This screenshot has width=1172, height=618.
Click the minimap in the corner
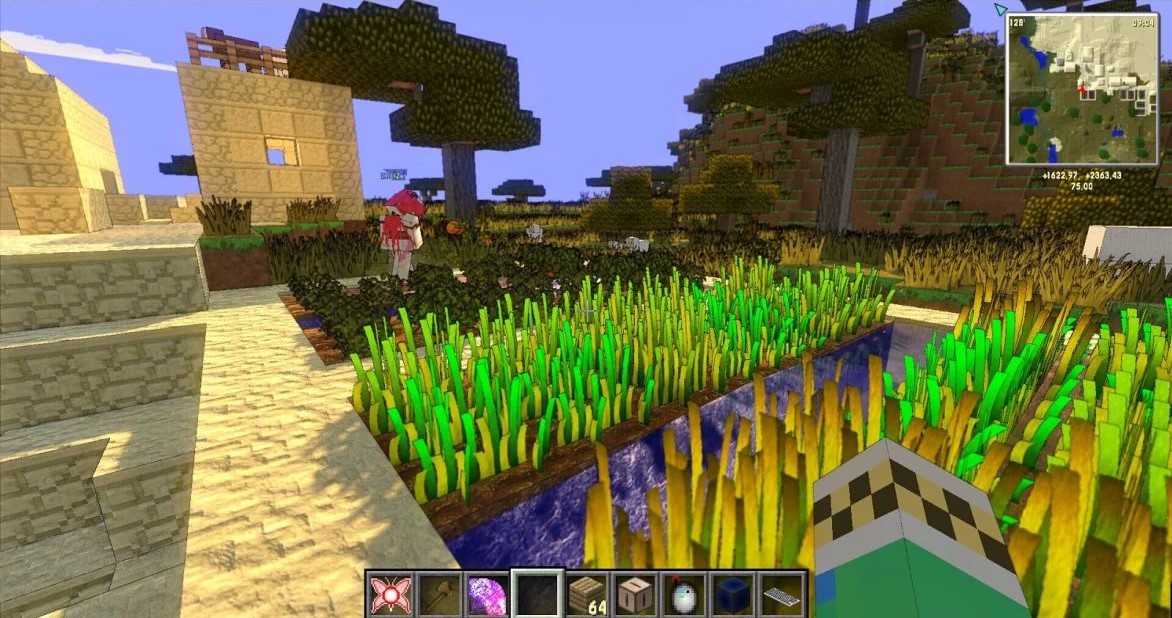tap(1082, 89)
